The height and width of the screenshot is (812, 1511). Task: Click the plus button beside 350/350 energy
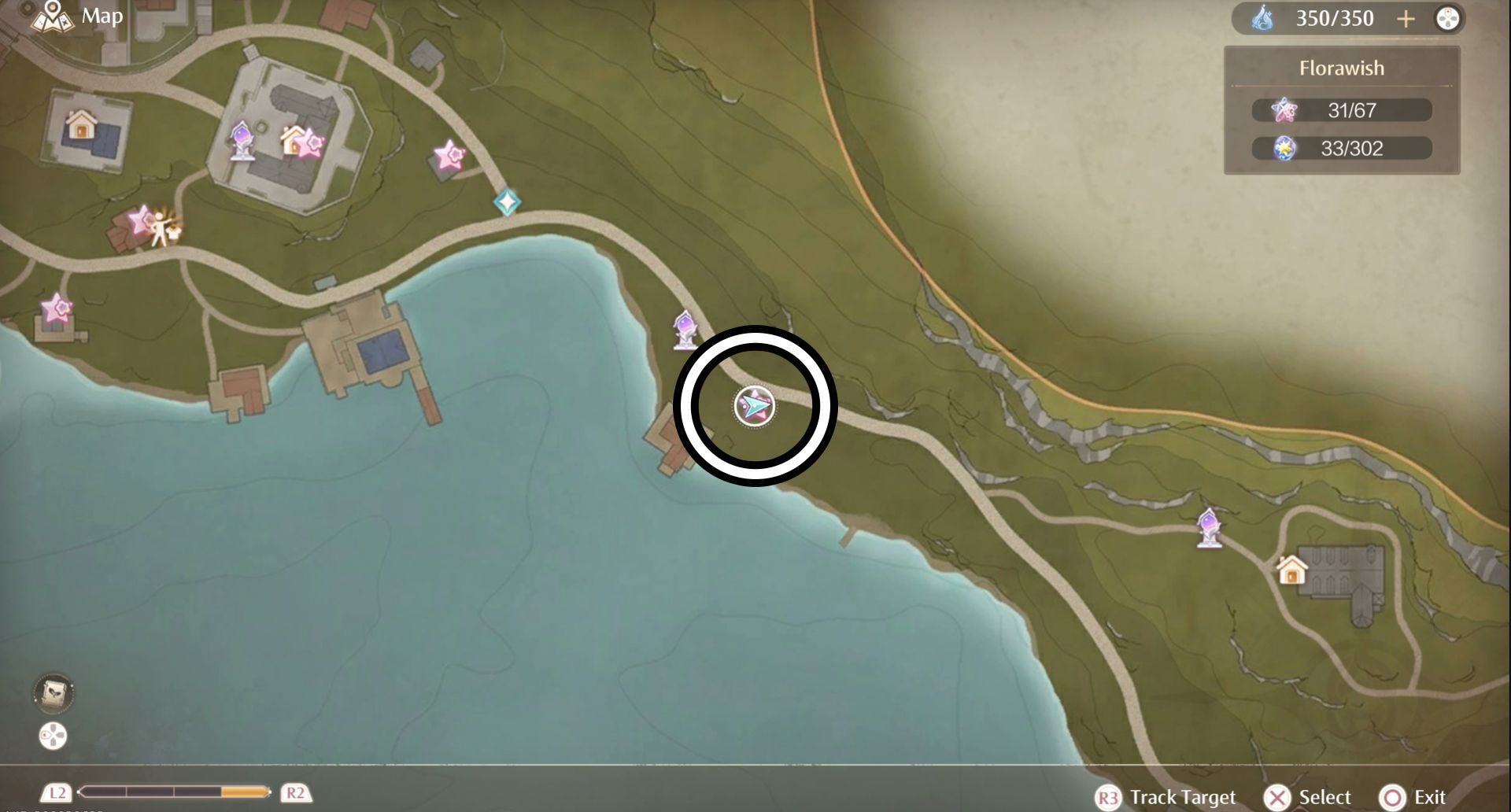pyautogui.click(x=1406, y=19)
